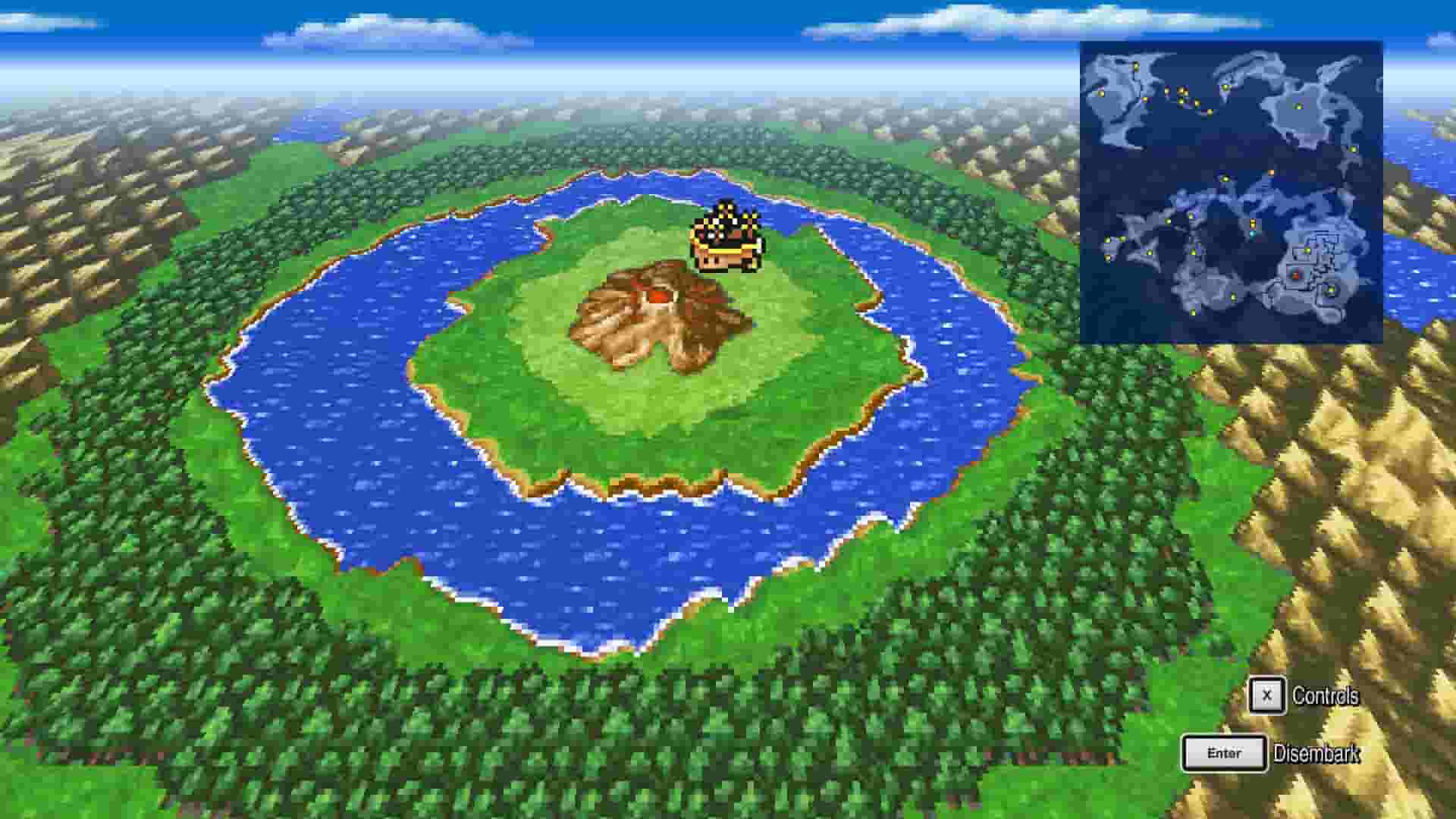Click the cluster of yellow dots on the northwest minimap

[x=1182, y=95]
